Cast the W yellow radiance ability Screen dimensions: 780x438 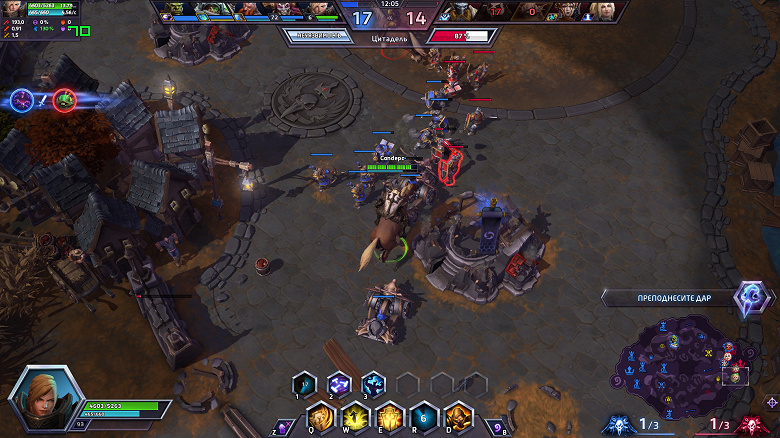(x=358, y=414)
